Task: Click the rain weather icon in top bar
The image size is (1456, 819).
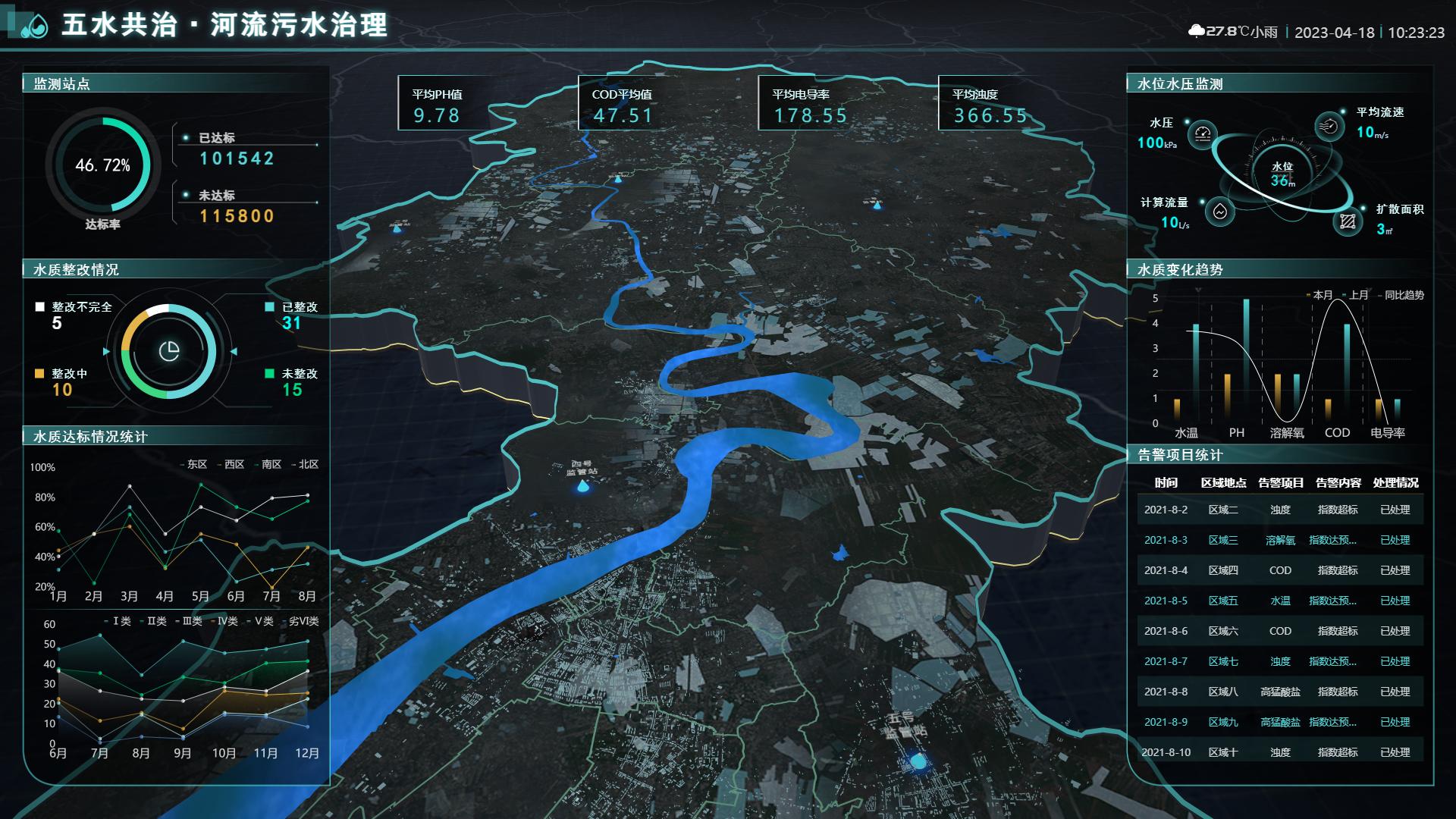Action: click(1197, 31)
